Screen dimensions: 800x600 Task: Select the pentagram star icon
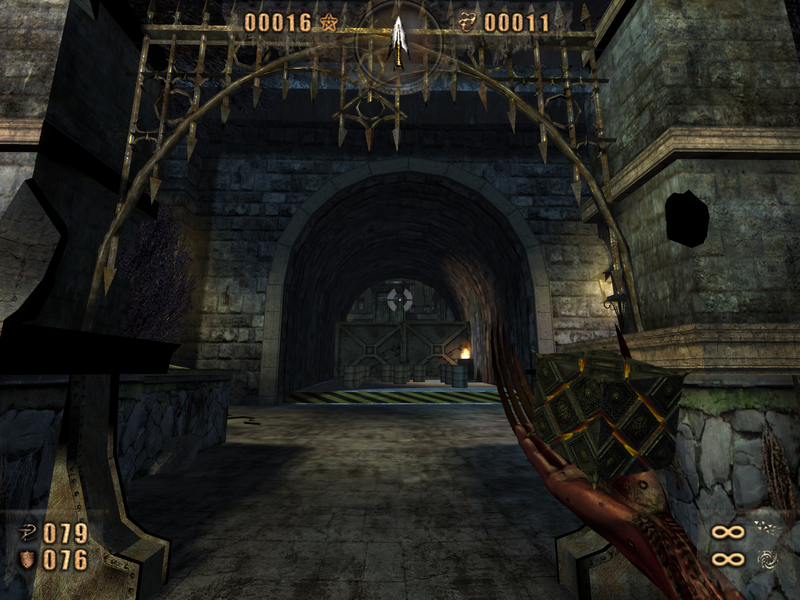click(329, 22)
